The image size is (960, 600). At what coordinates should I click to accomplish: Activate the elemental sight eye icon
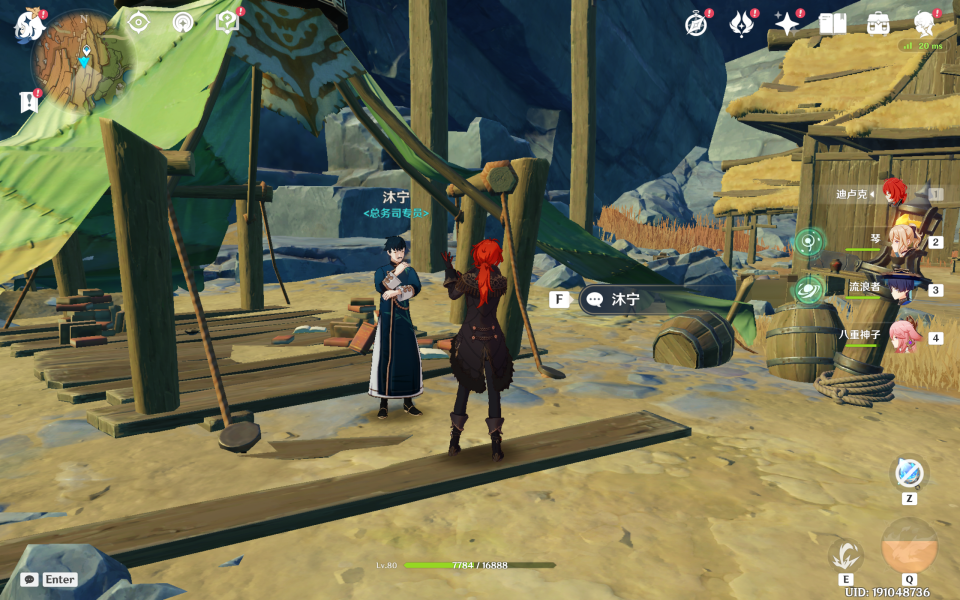(x=138, y=22)
